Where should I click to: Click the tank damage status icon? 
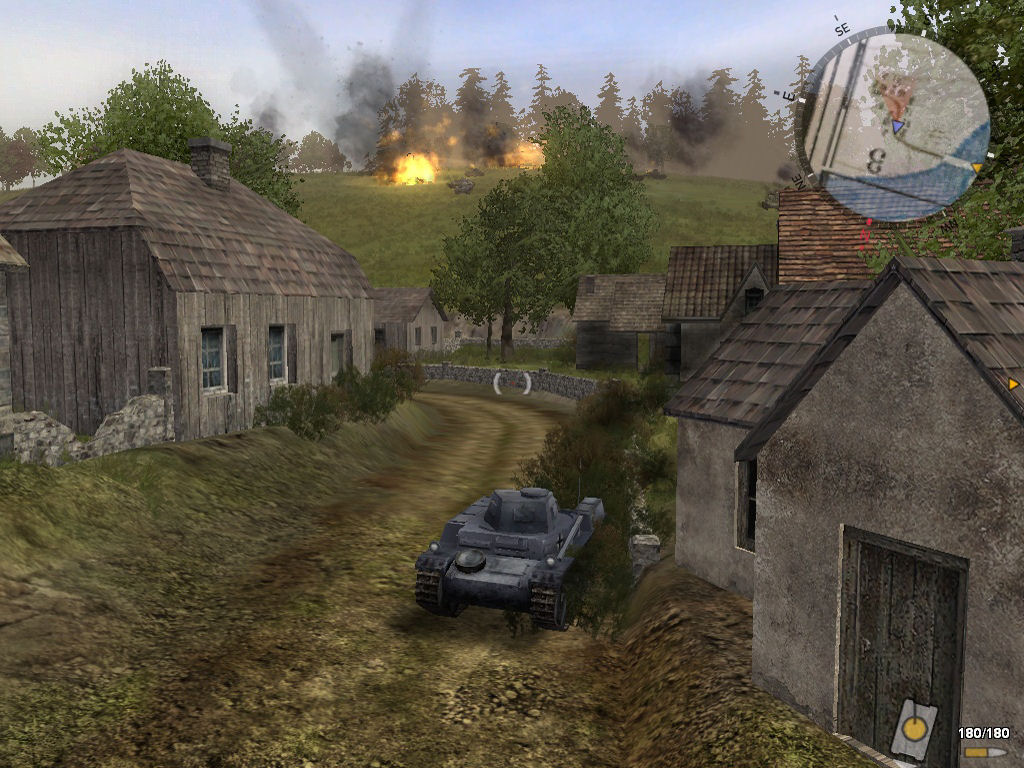(x=913, y=727)
